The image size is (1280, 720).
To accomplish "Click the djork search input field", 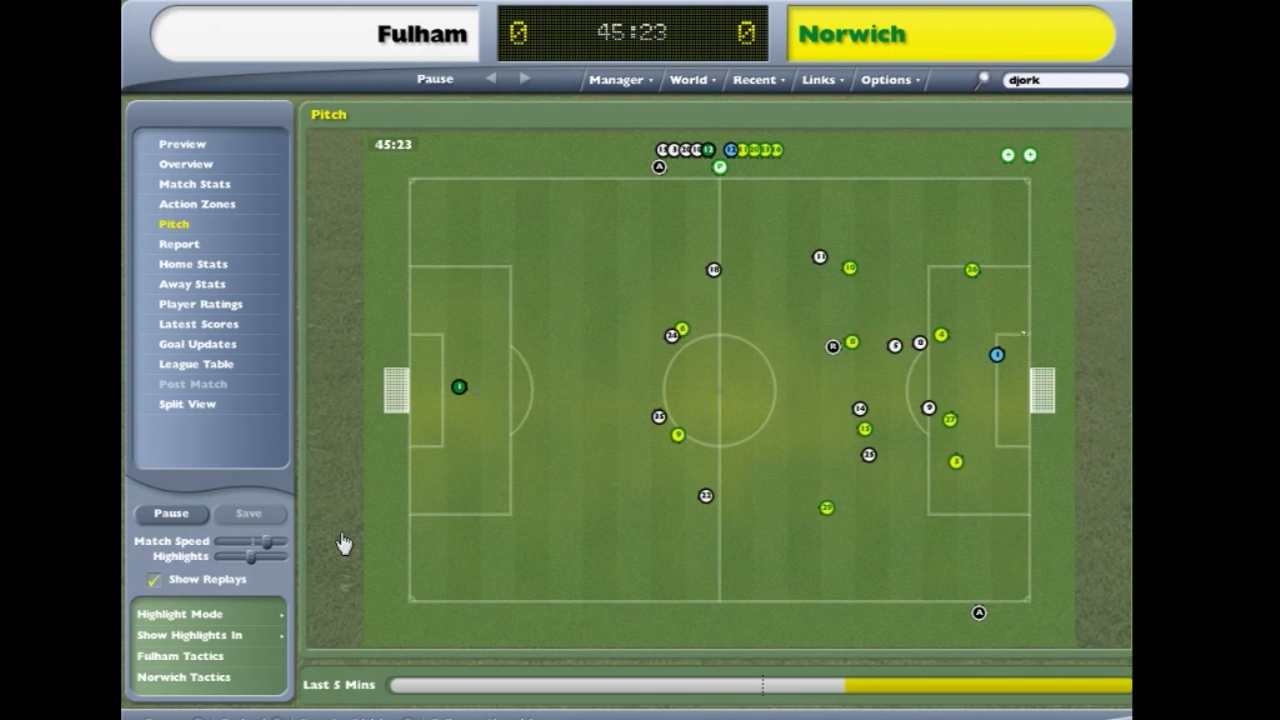I will tap(1063, 80).
